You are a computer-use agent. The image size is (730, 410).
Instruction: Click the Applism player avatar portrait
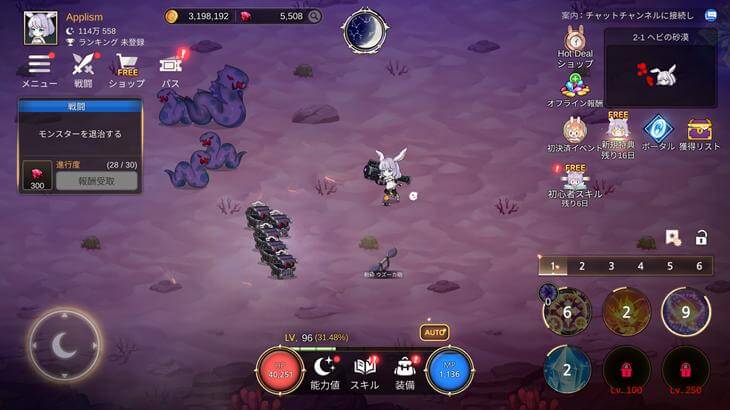click(x=38, y=27)
